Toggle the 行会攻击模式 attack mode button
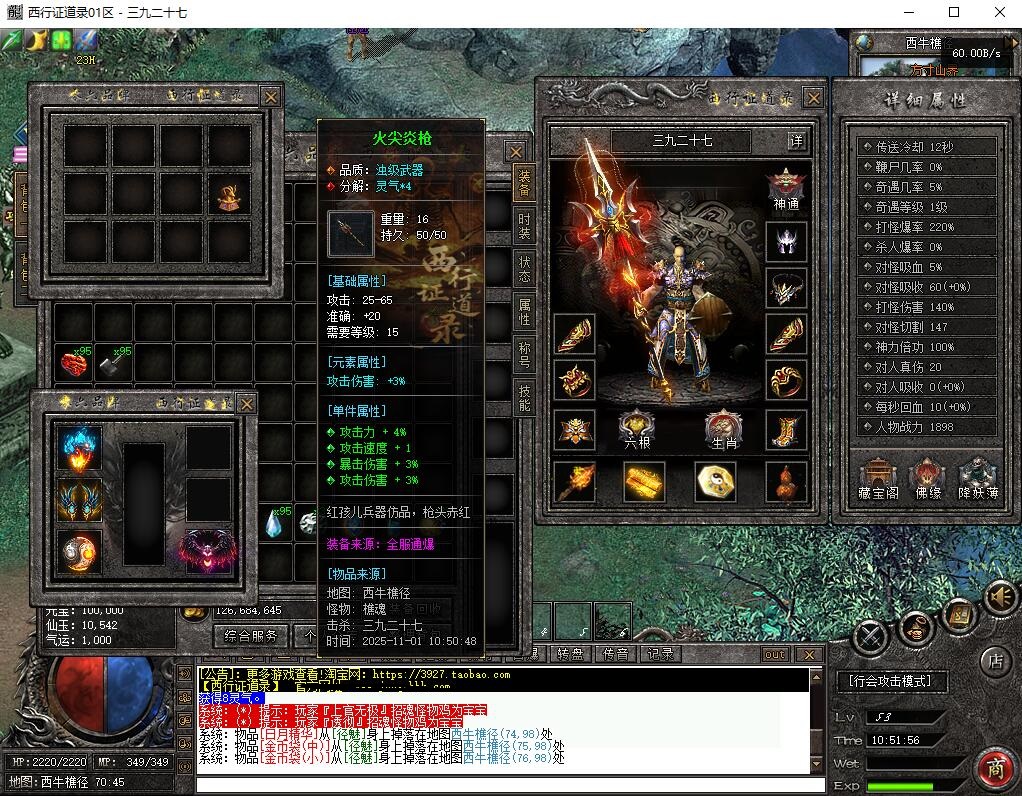Viewport: 1022px width, 796px height. (x=891, y=682)
